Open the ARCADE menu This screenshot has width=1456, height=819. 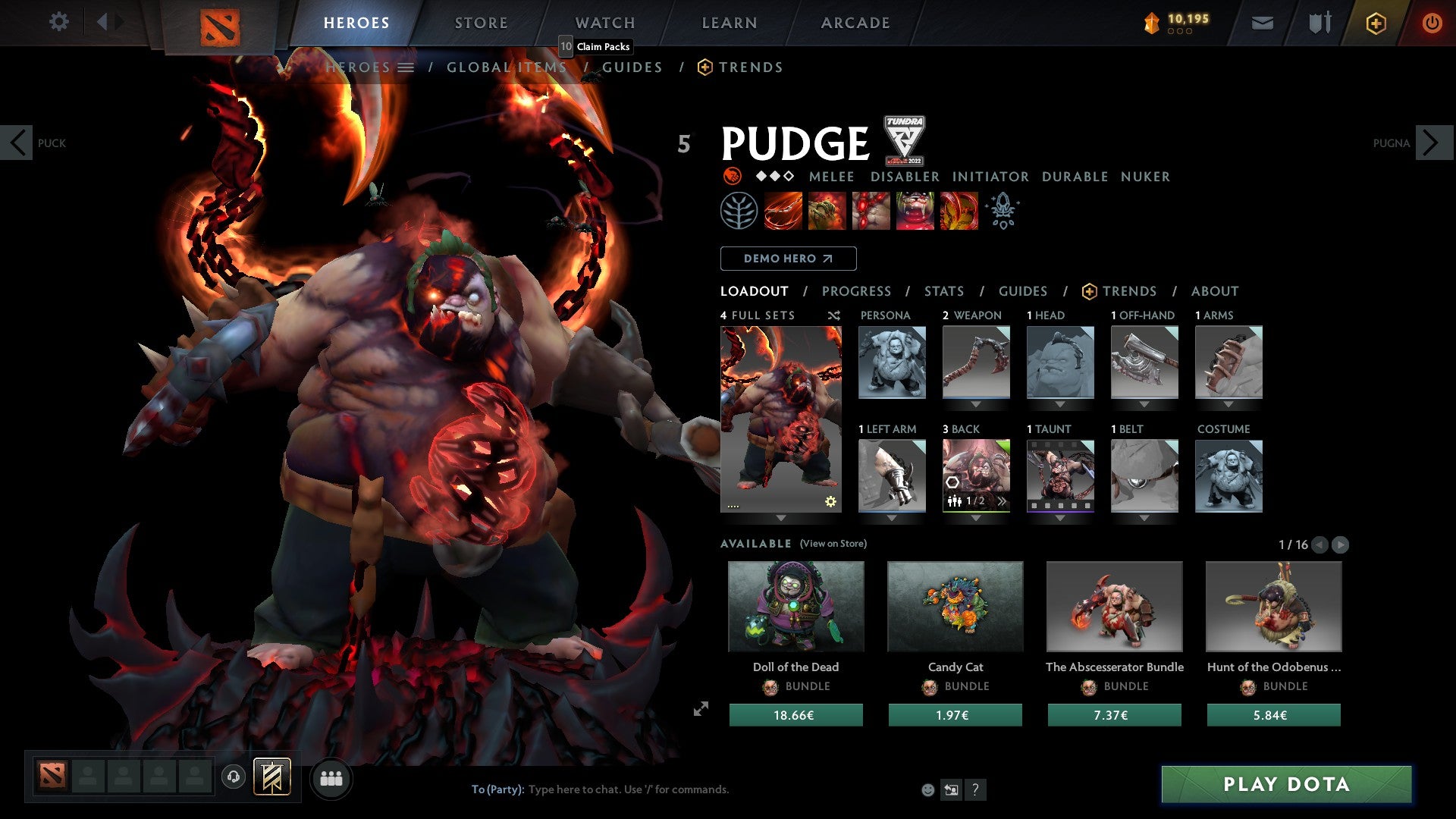(x=855, y=23)
